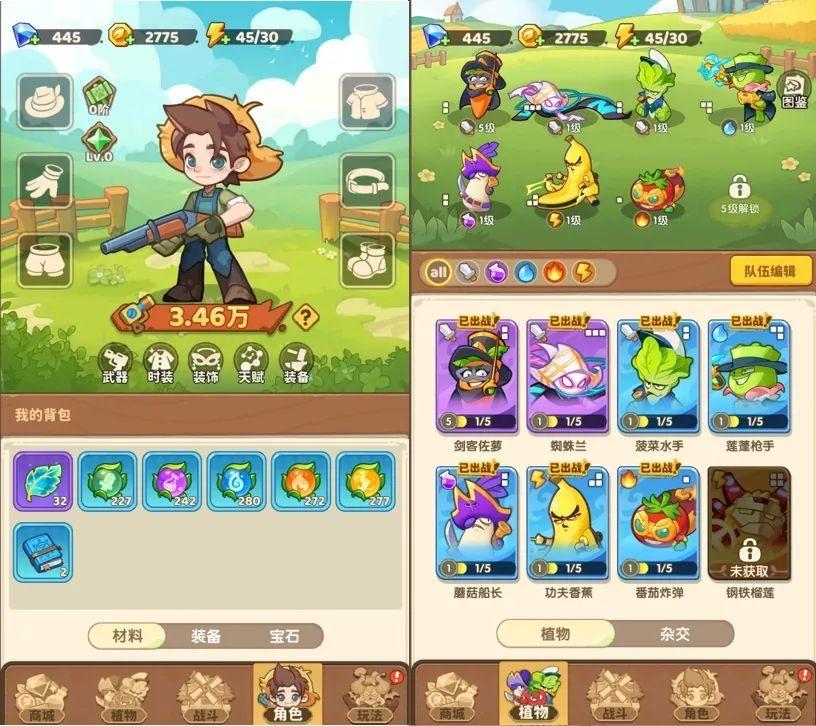Choose the fire seed item with count 272
The width and height of the screenshot is (816, 726).
(x=301, y=482)
